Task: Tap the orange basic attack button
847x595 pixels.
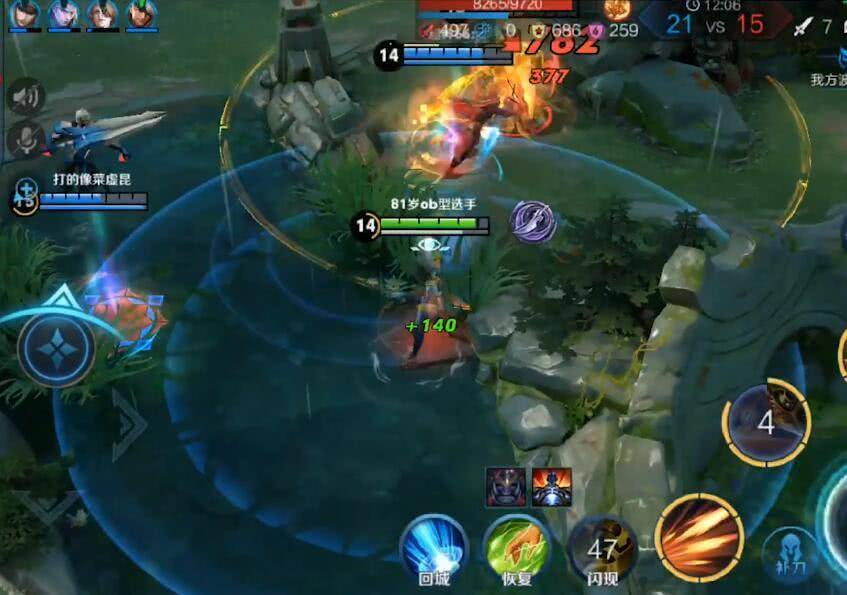Action: pos(699,537)
